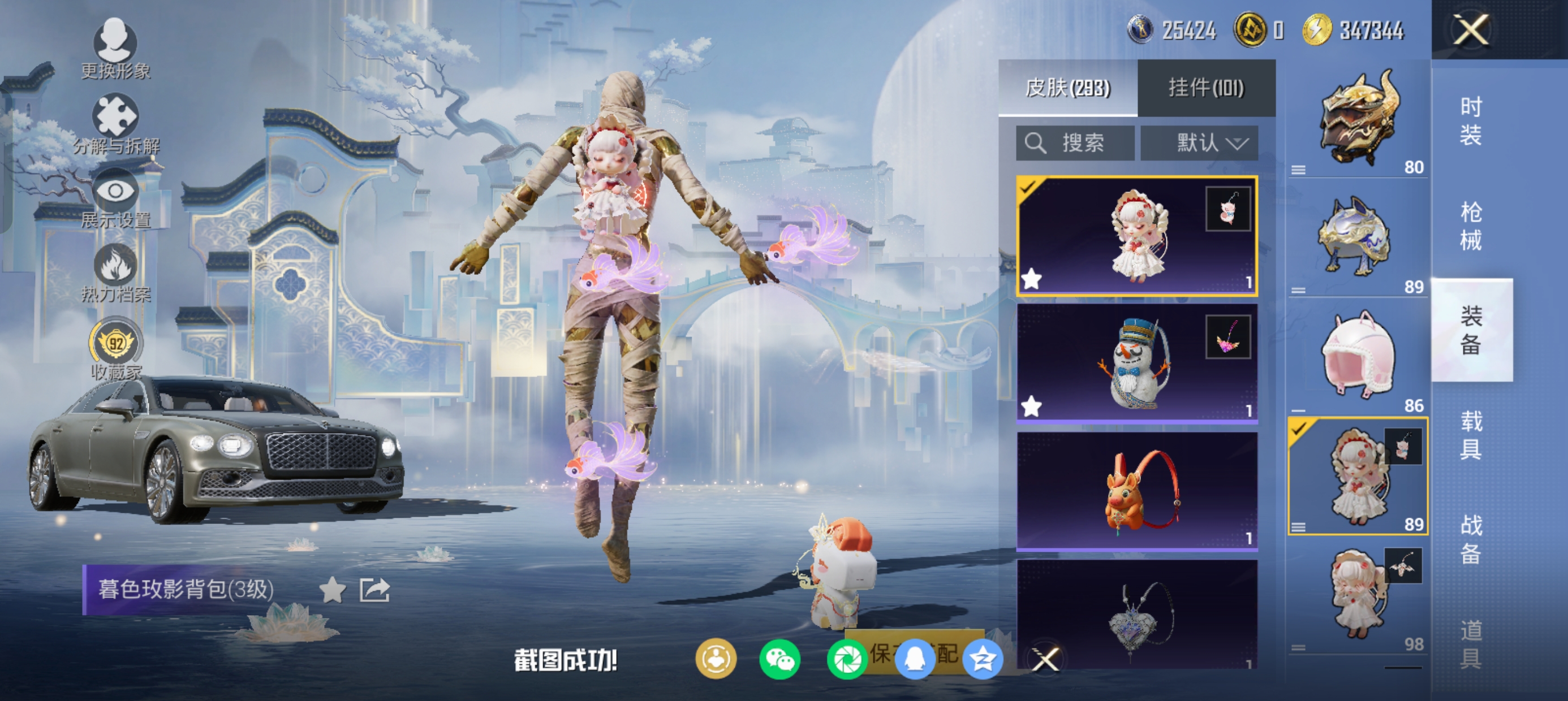Viewport: 1568px width, 701px height.
Task: Share the 暮色玫影背包 with arrow icon
Action: tap(374, 590)
